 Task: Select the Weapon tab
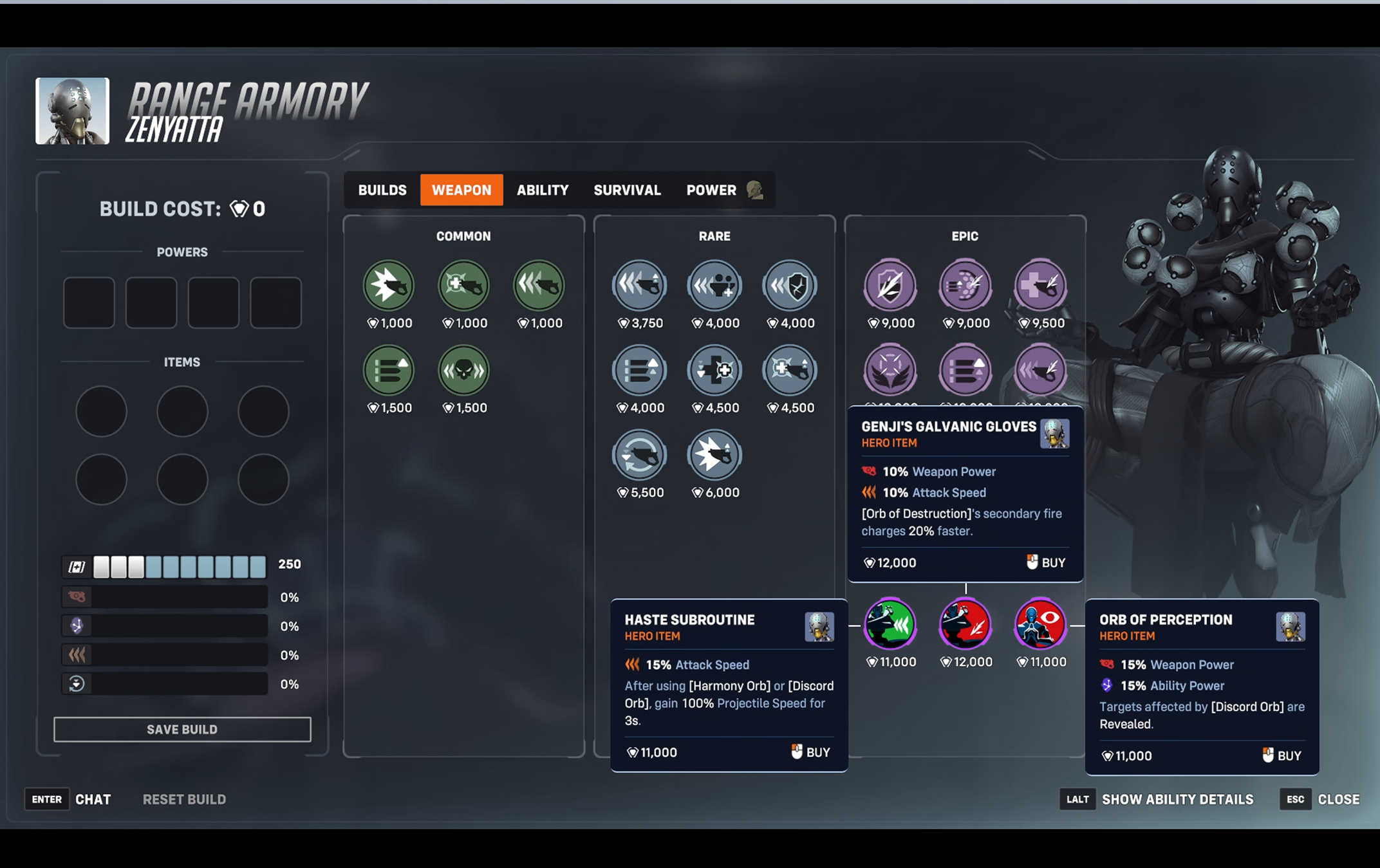(462, 190)
